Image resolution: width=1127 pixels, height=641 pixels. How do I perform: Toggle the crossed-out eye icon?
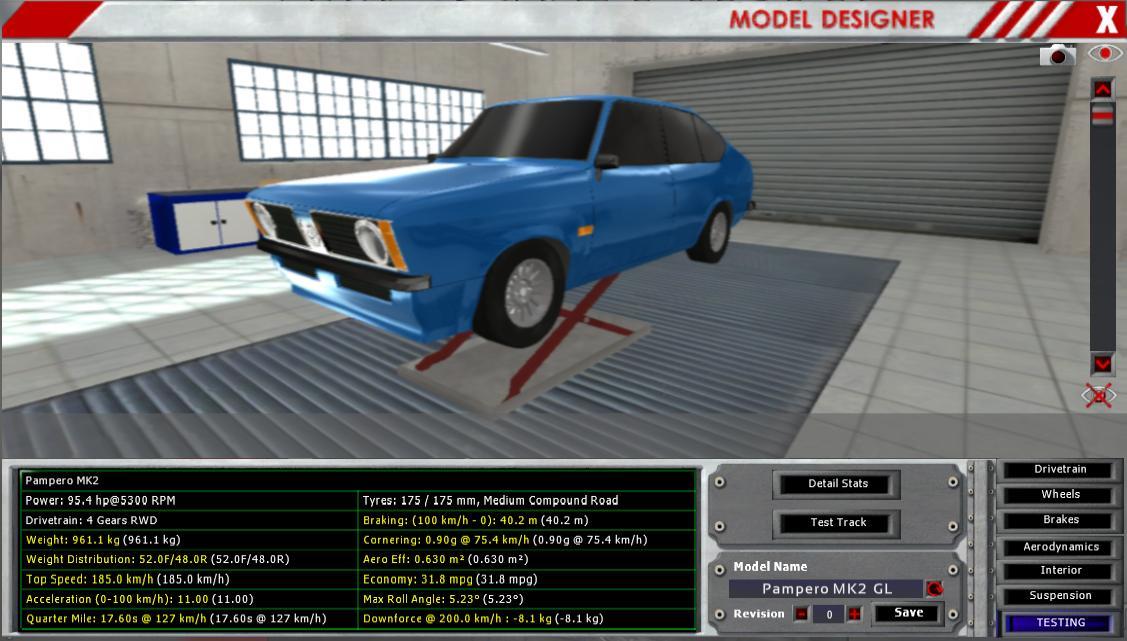click(1099, 395)
